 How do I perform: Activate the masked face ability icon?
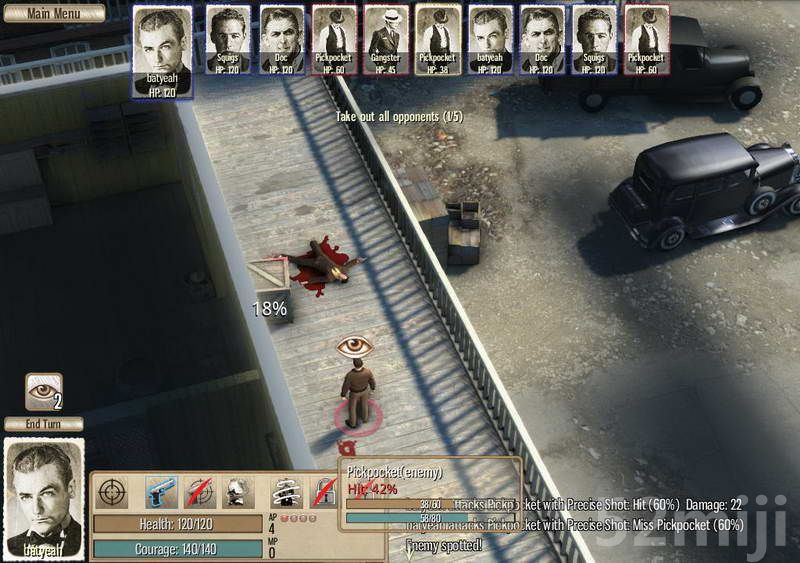point(238,491)
